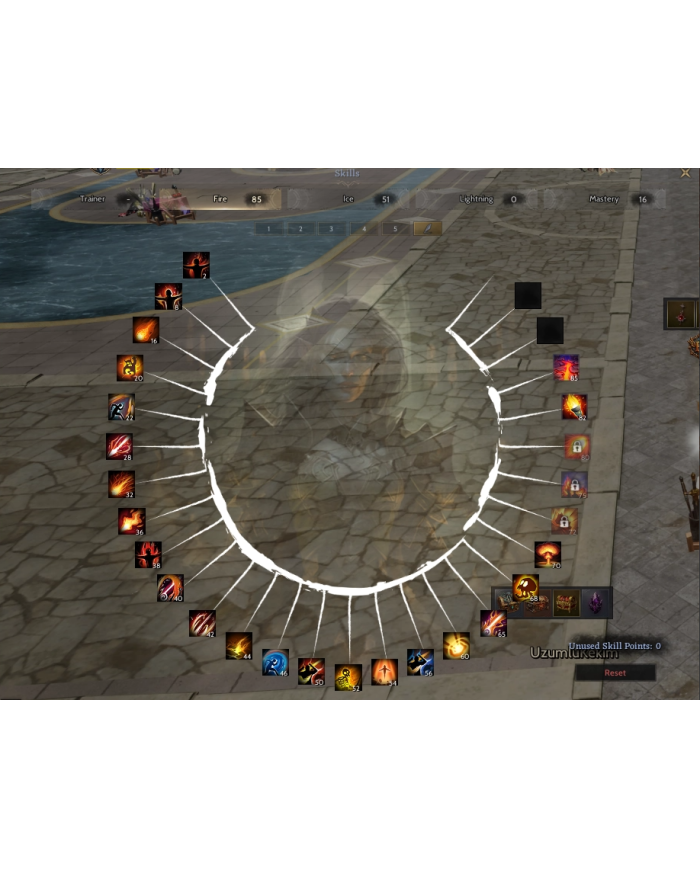
Task: Select the Lightning skill tab
Action: point(476,199)
